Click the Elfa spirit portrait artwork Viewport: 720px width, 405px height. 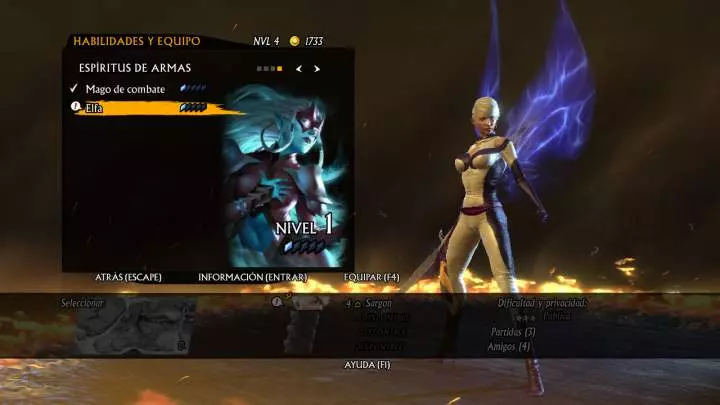(285, 175)
